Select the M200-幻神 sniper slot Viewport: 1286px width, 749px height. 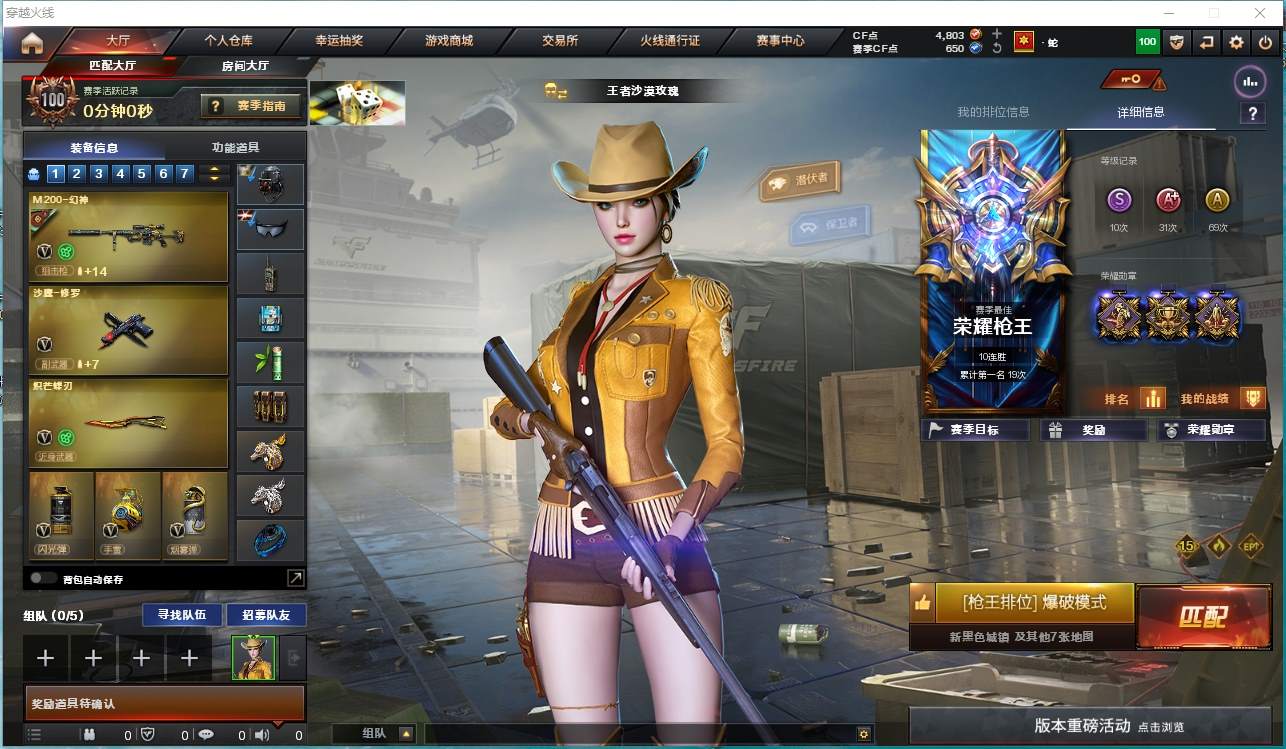tap(129, 237)
